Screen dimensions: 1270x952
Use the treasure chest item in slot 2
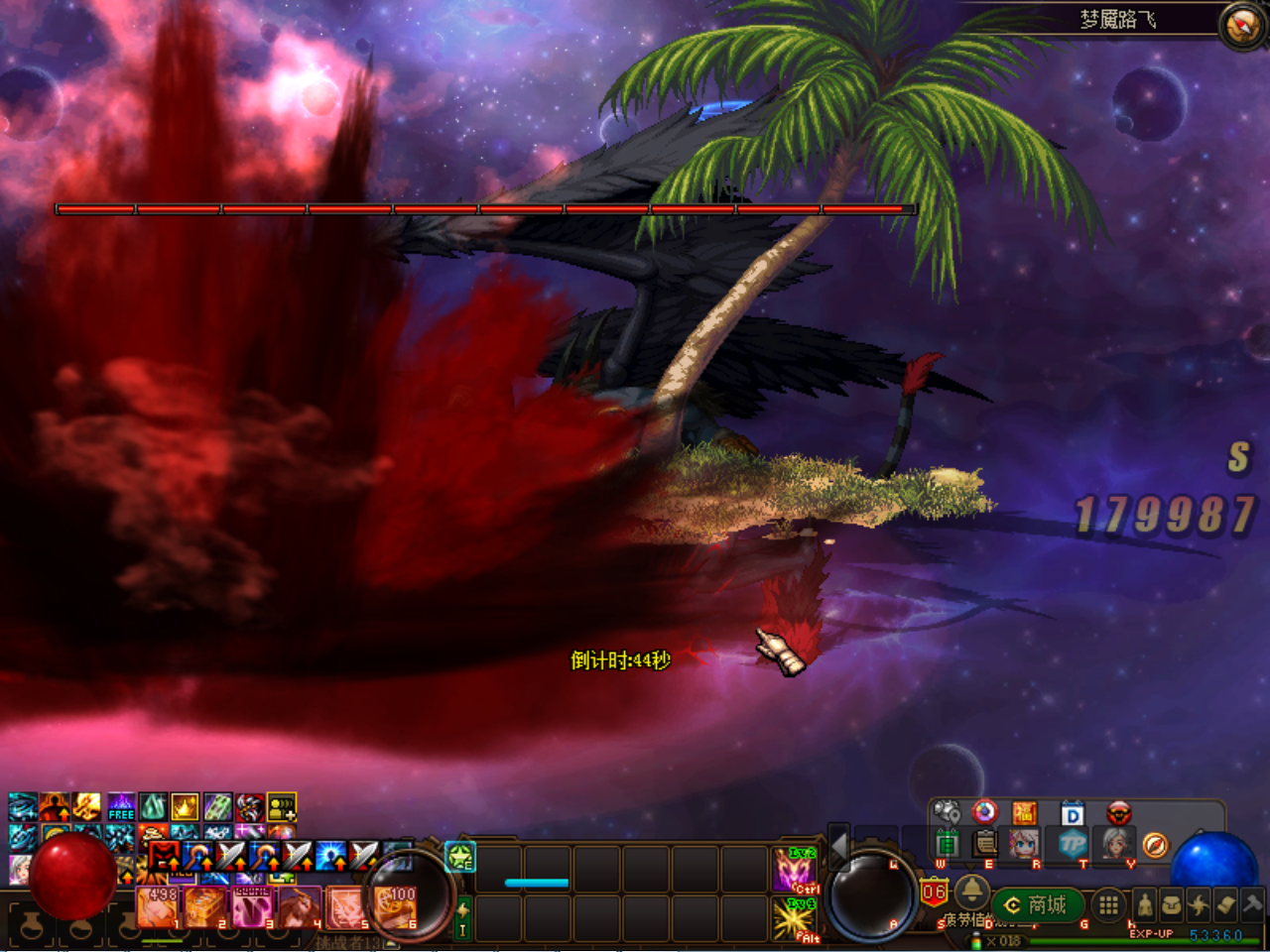click(x=205, y=906)
